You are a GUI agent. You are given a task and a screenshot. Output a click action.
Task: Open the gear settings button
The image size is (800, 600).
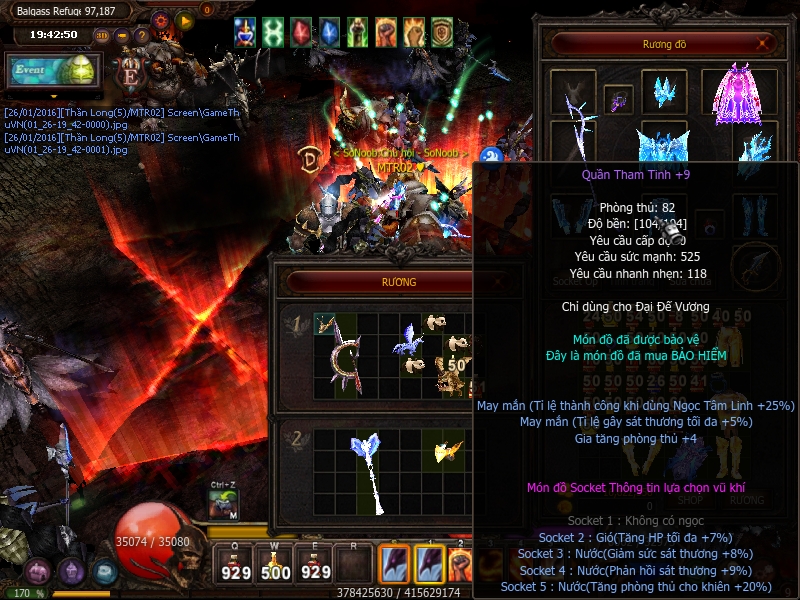(x=161, y=19)
